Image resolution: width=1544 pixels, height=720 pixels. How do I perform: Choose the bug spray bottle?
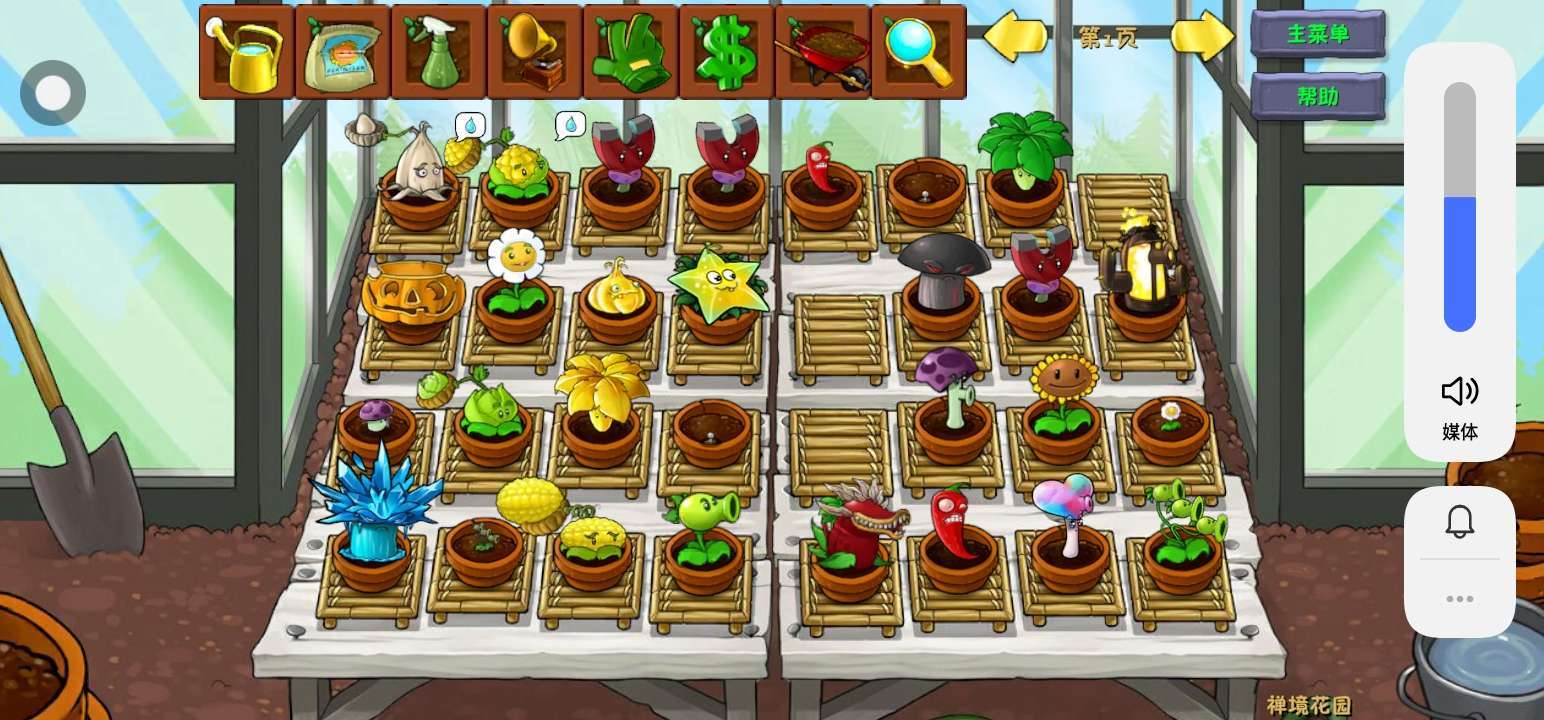[438, 52]
